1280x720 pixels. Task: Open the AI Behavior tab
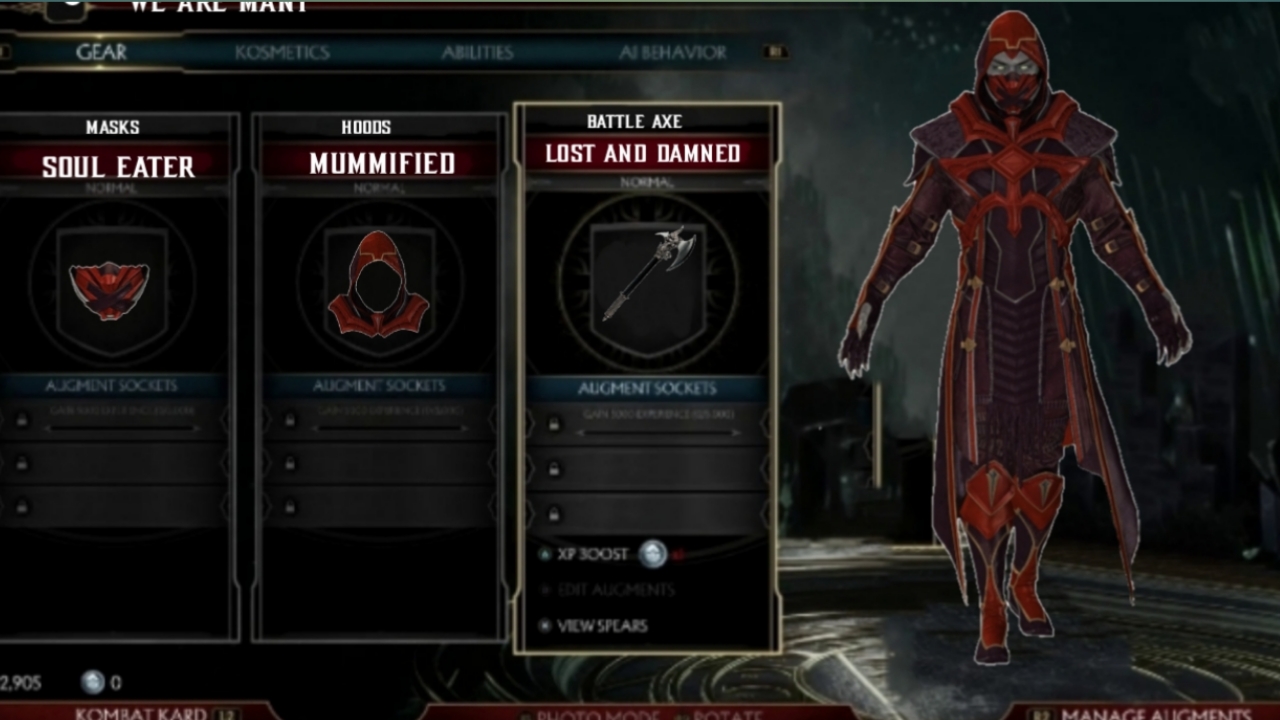[672, 54]
